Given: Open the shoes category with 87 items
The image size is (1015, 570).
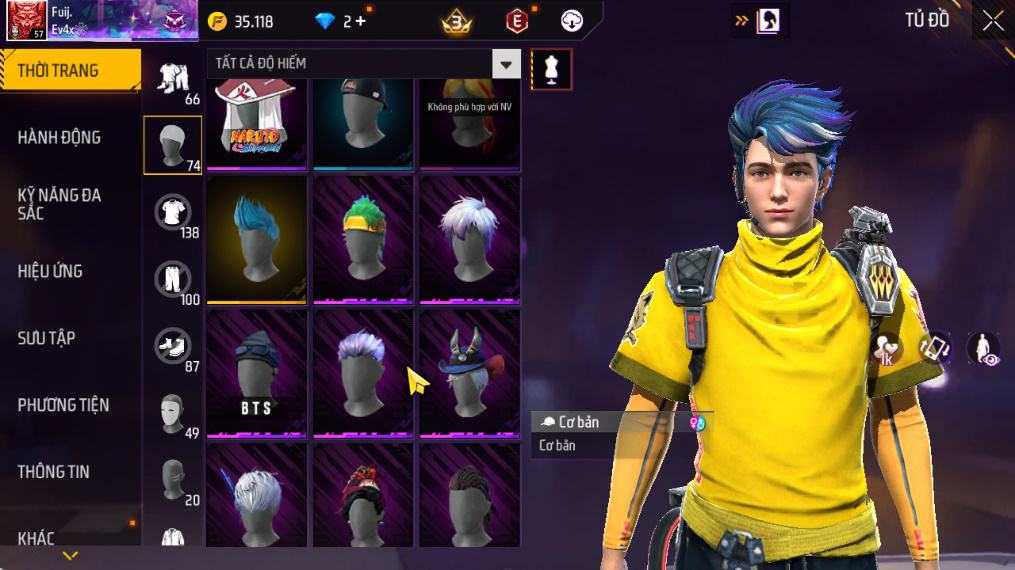Looking at the screenshot, I should pos(173,346).
